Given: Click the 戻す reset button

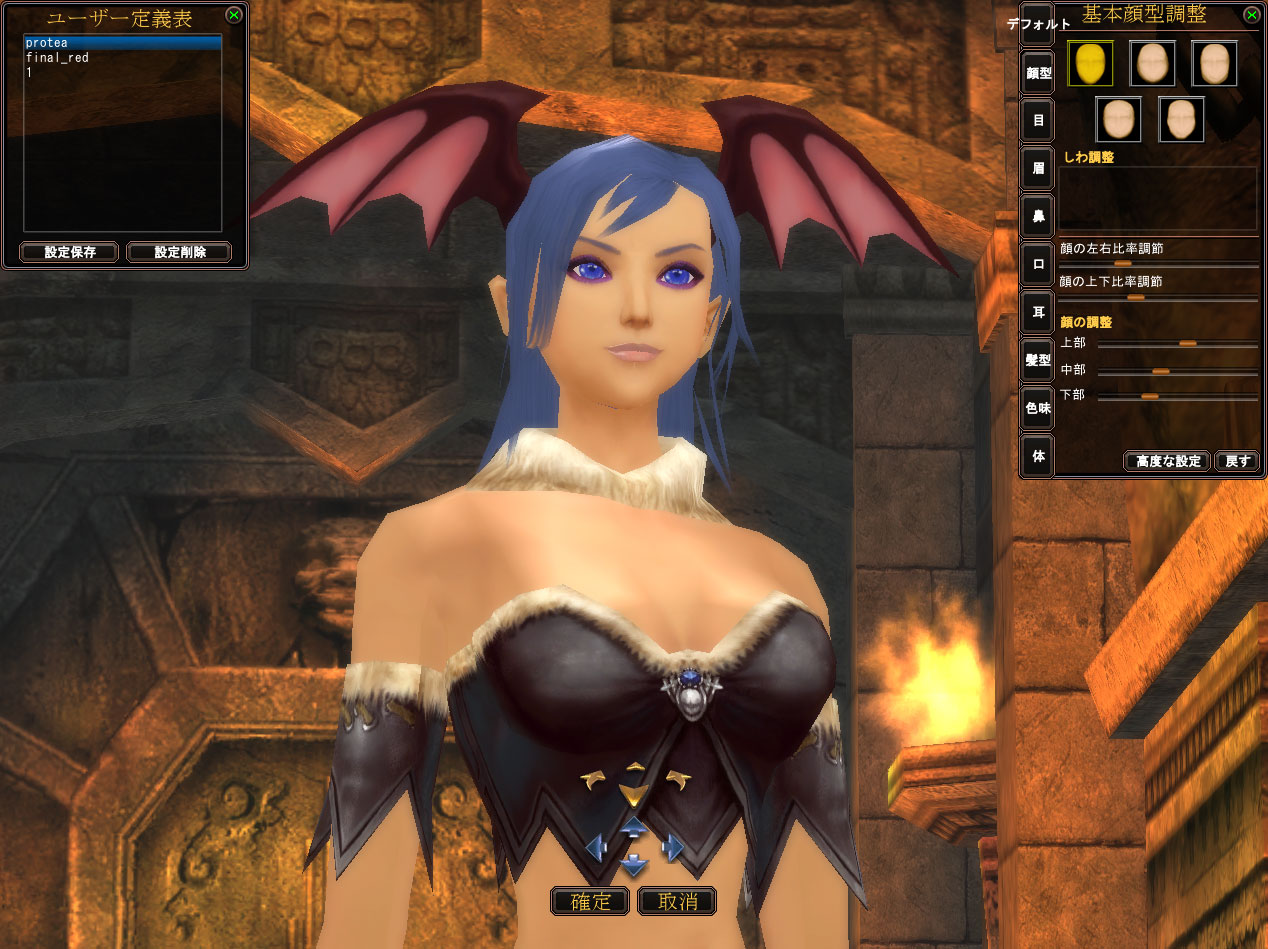Looking at the screenshot, I should [1237, 461].
